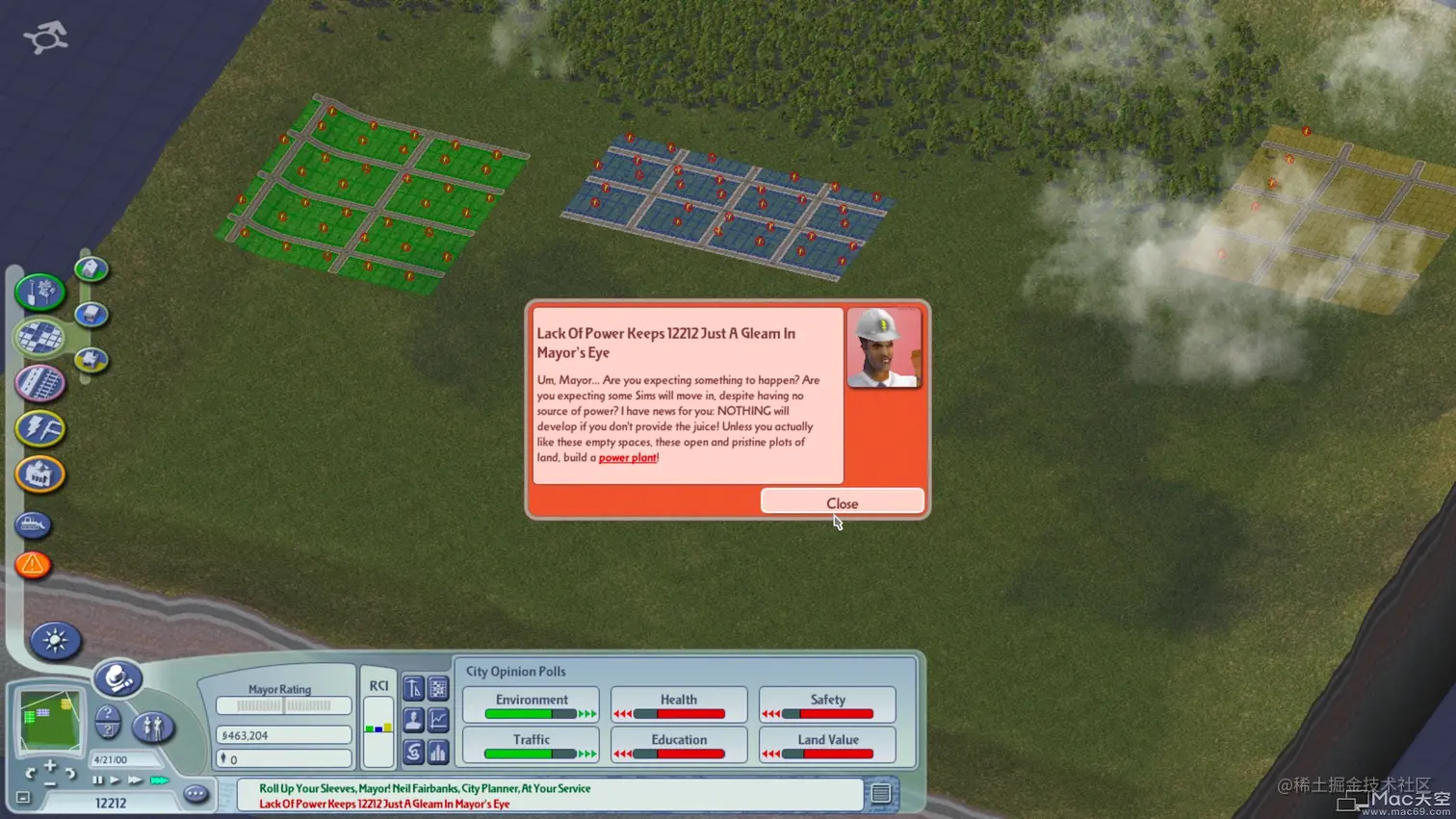Choose the commercial zone building icon
The image size is (1456, 819).
tap(91, 315)
